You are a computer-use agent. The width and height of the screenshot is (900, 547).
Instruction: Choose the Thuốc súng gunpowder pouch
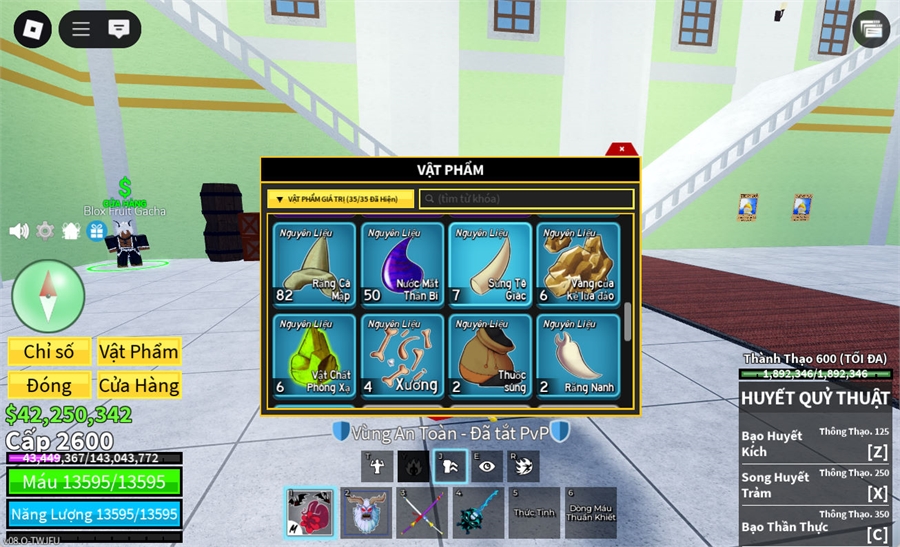[x=490, y=355]
